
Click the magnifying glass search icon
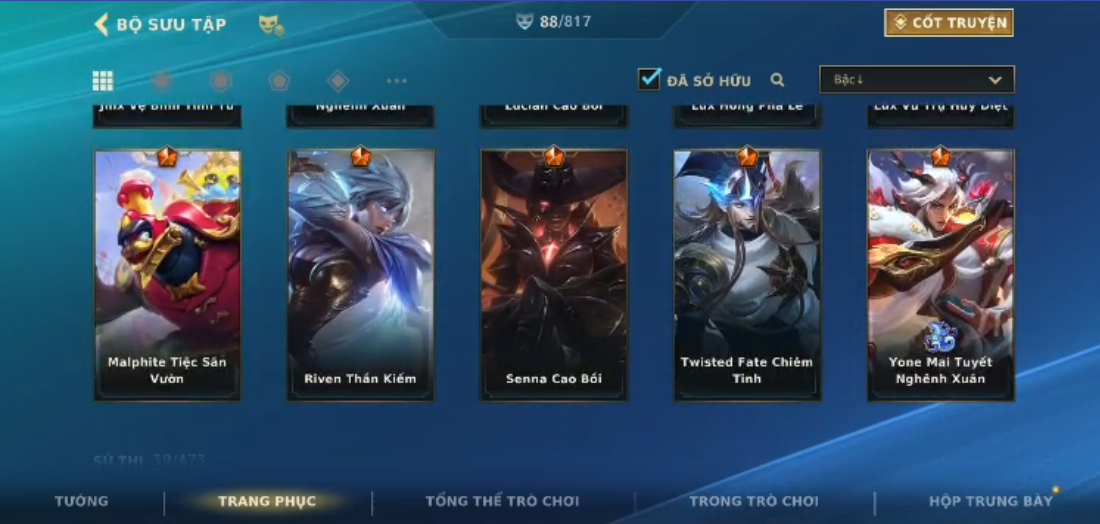coord(777,80)
